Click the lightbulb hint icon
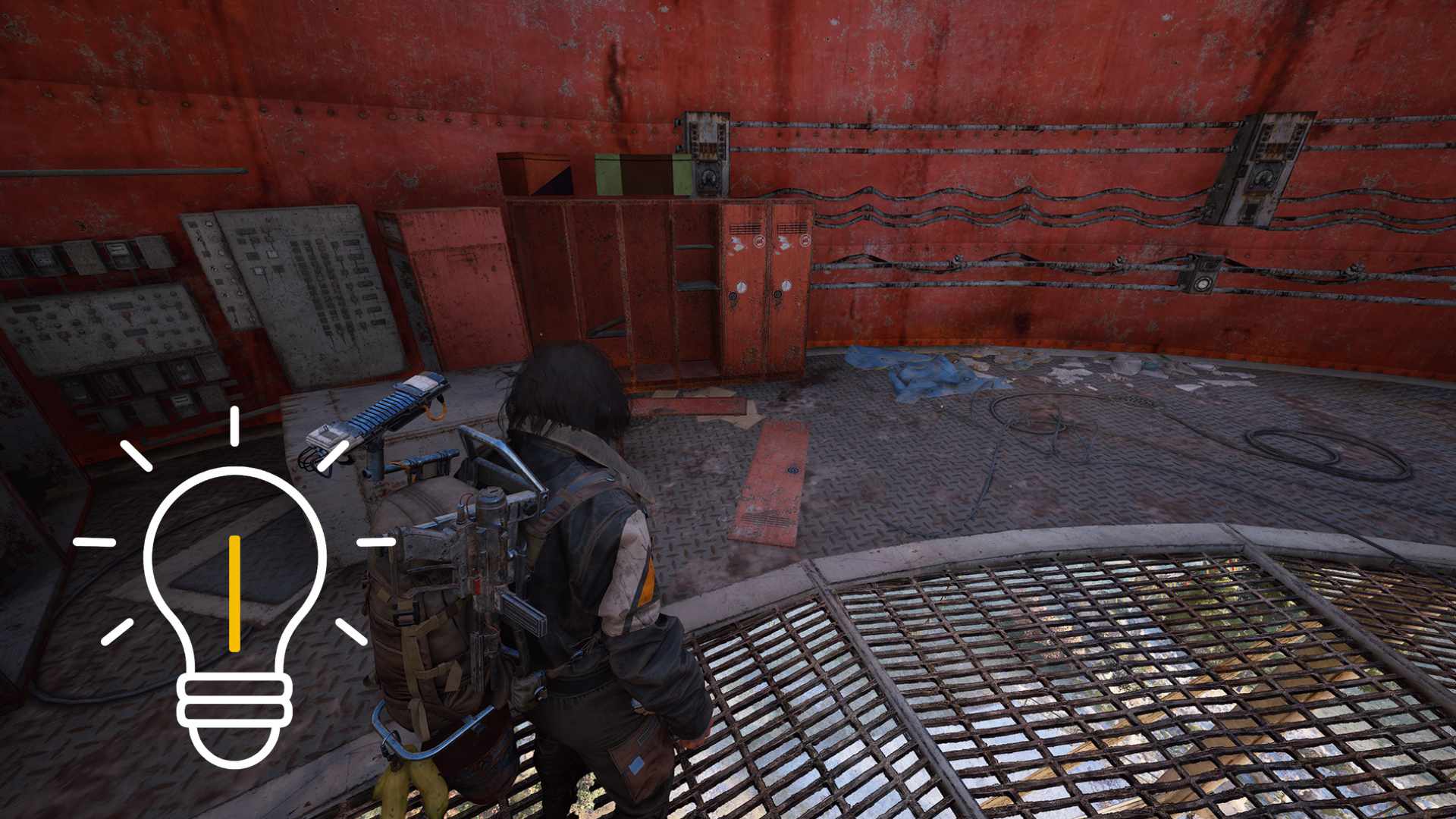 click(x=234, y=599)
